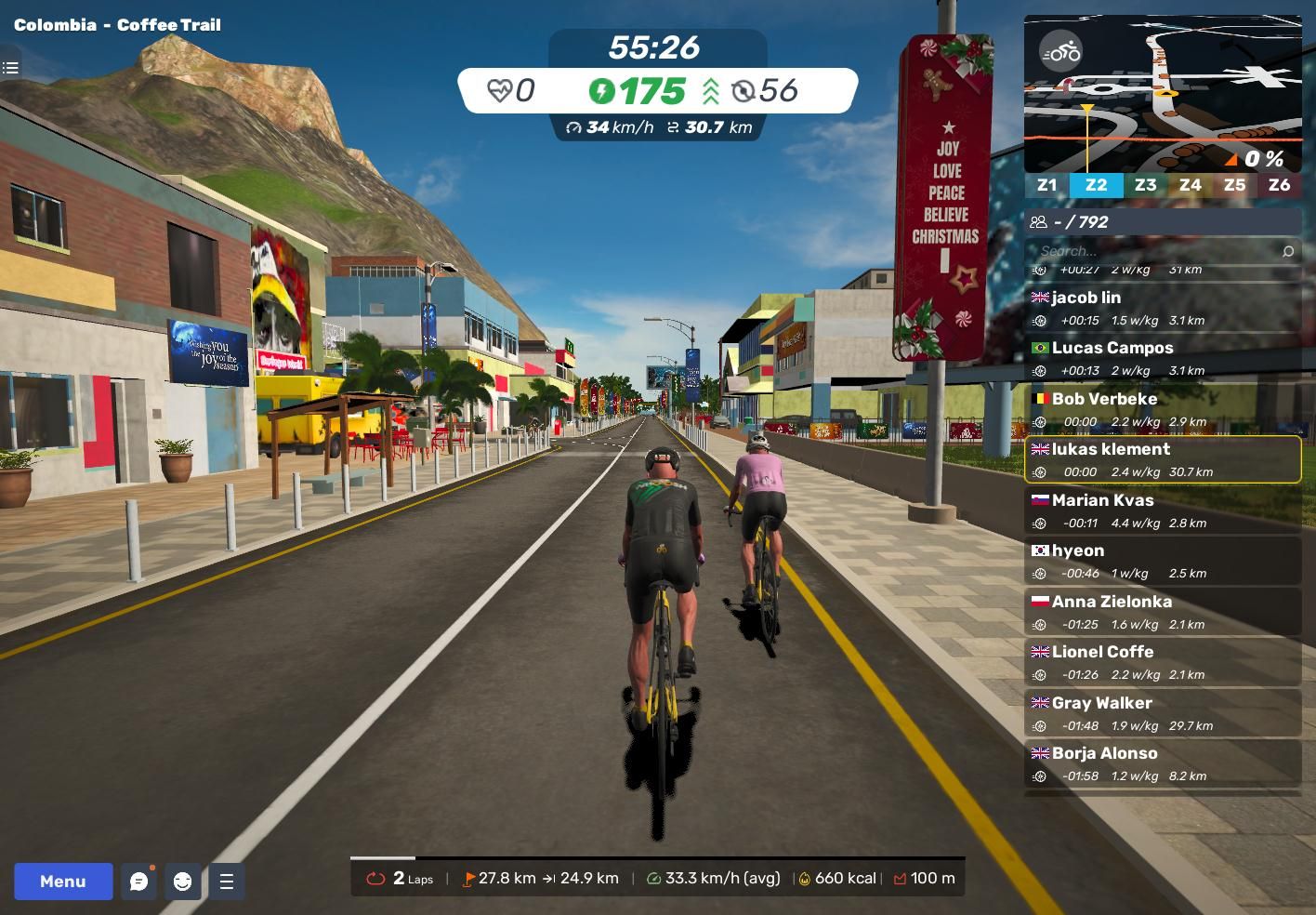The image size is (1316, 915).
Task: Click the search magnifier icon
Action: click(1287, 251)
